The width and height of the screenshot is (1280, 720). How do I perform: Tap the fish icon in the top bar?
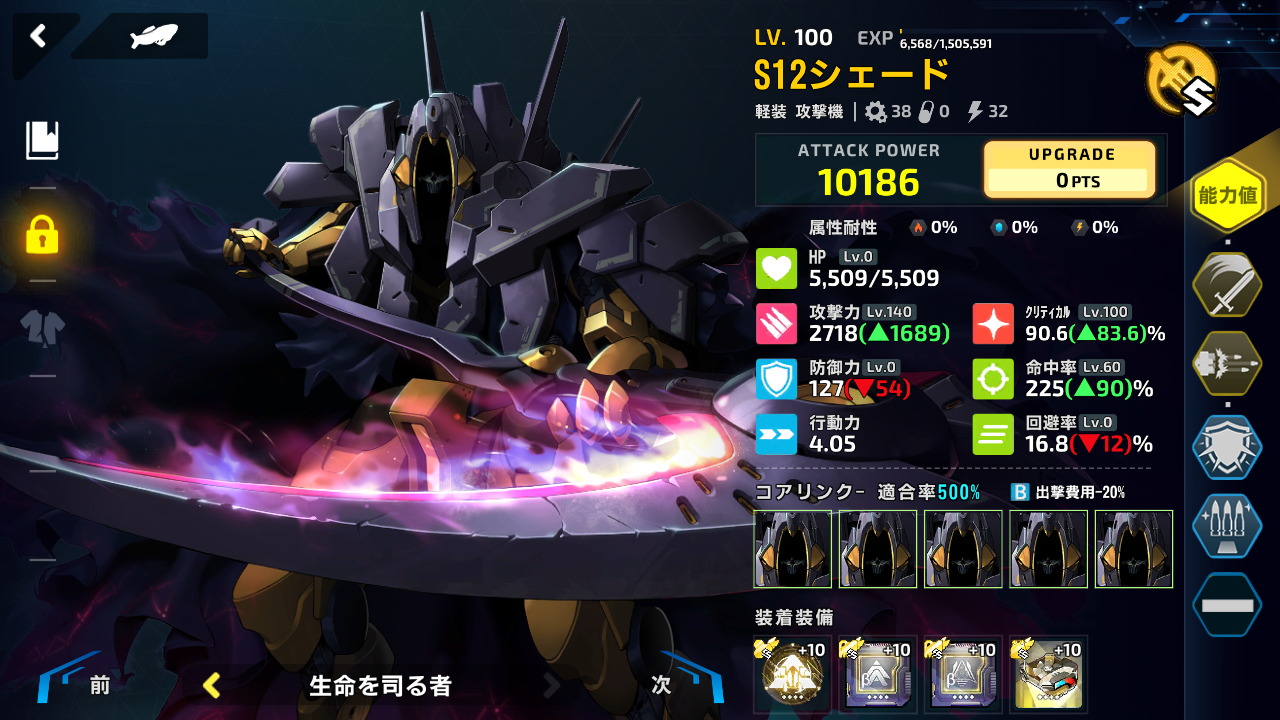pyautogui.click(x=153, y=37)
